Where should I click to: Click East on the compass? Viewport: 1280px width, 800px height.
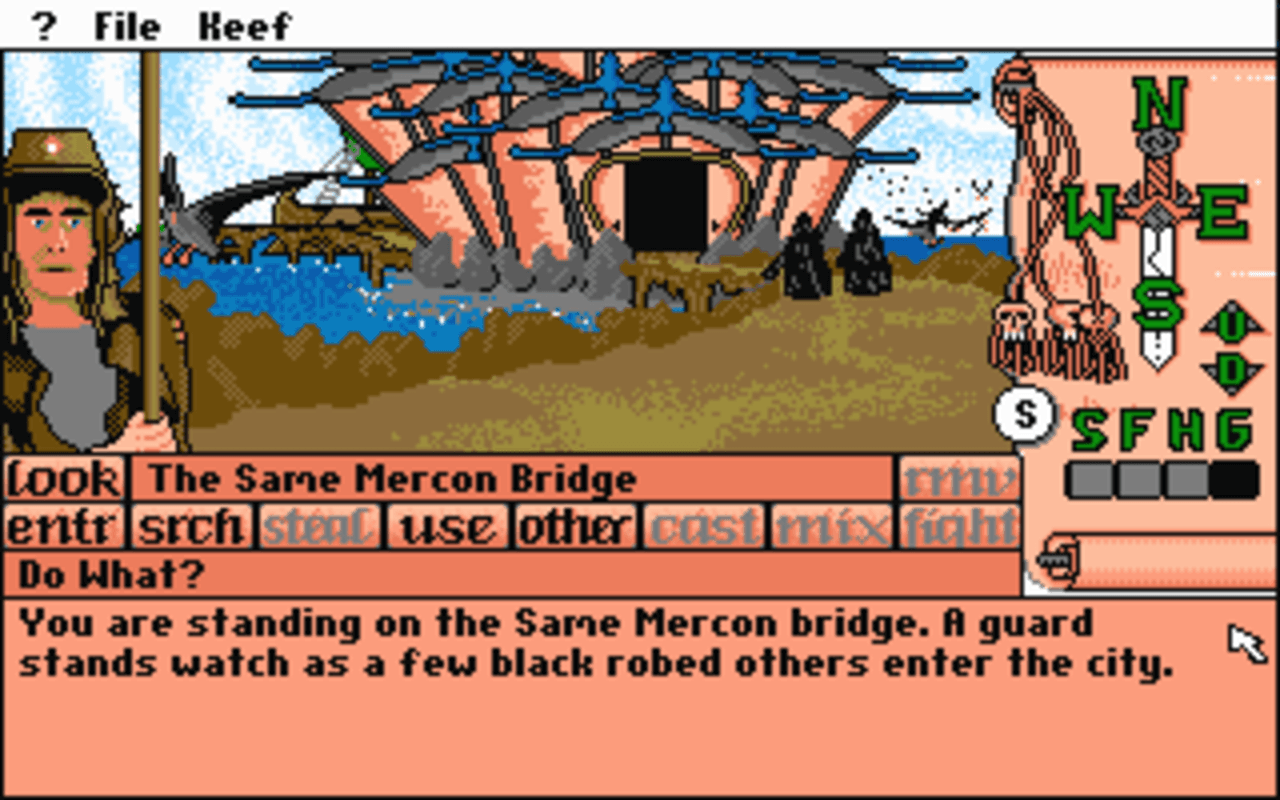pos(1220,210)
